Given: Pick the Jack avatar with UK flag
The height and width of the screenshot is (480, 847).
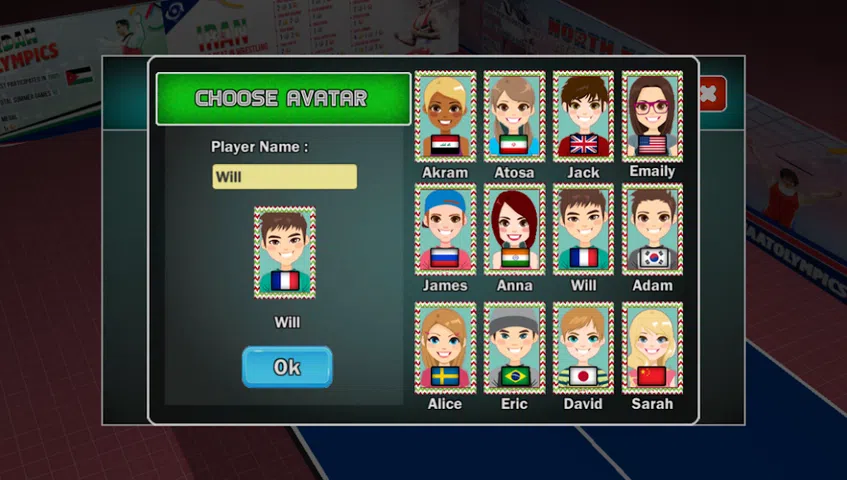Looking at the screenshot, I should point(583,116).
